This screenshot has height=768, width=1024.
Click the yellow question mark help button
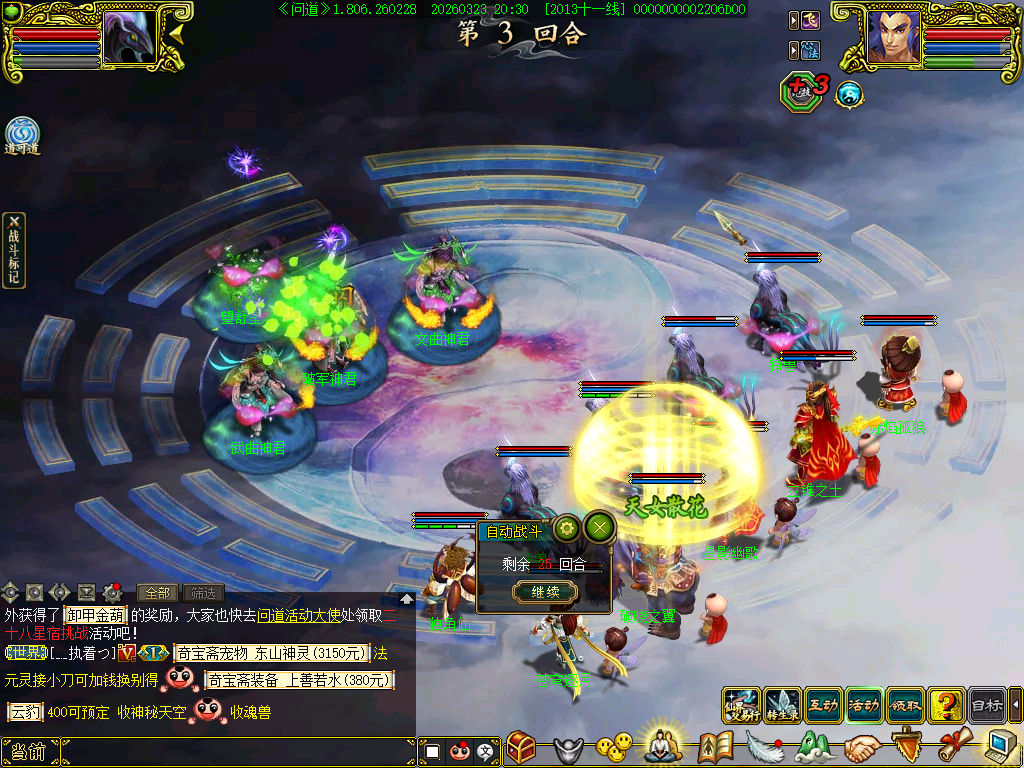(x=946, y=705)
